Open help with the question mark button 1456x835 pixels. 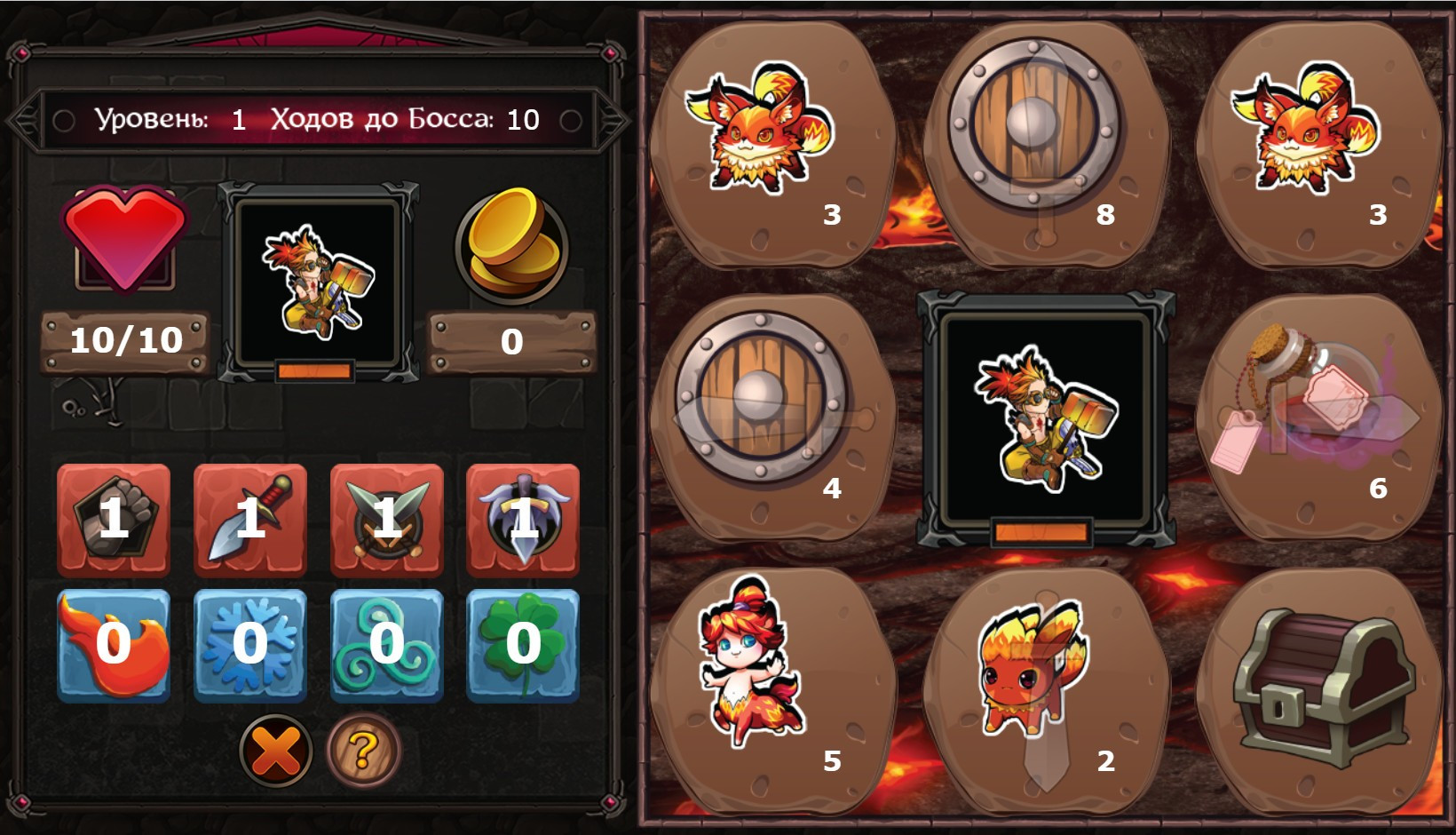(x=364, y=751)
